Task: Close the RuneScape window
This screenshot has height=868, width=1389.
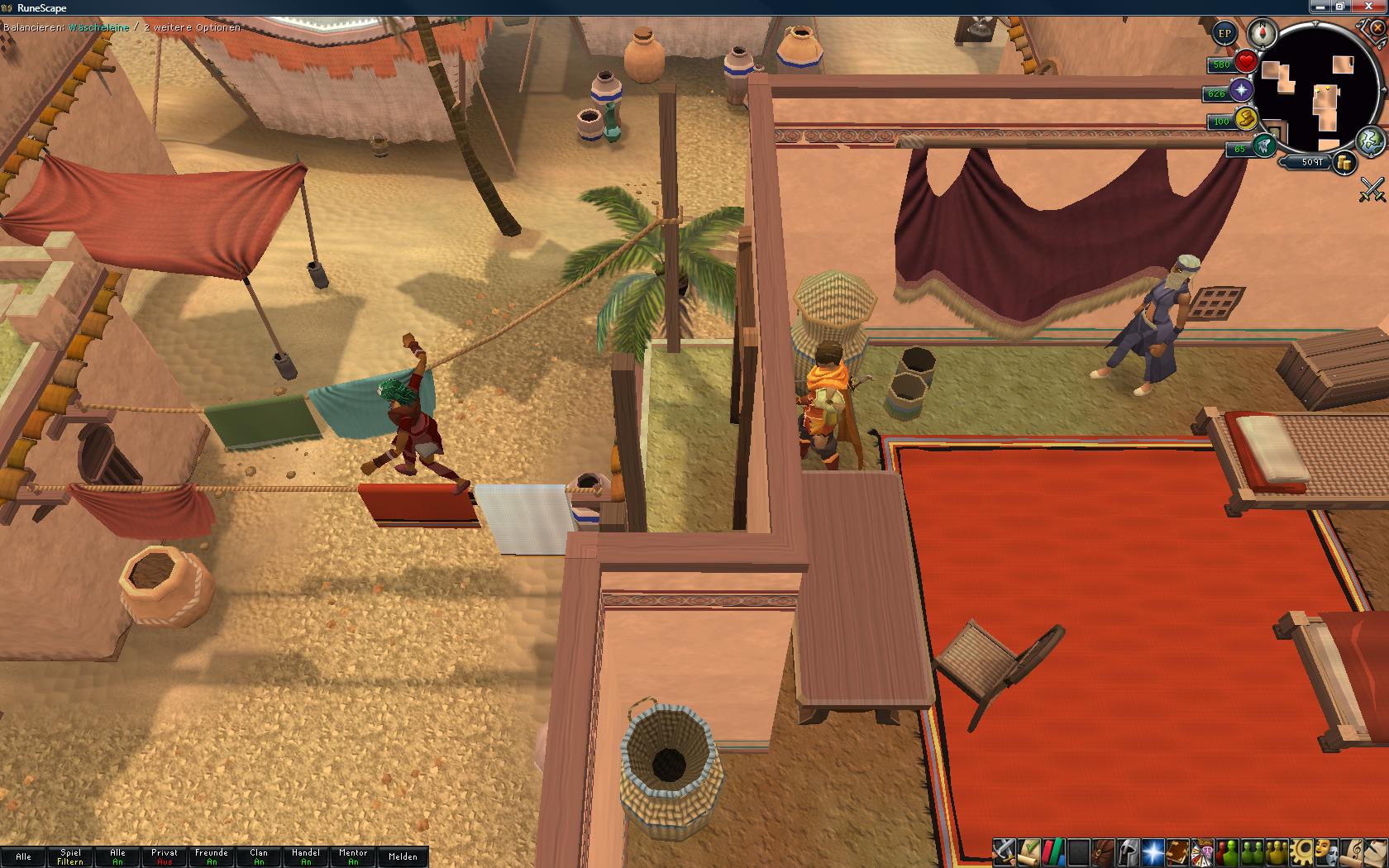Action: click(1369, 7)
